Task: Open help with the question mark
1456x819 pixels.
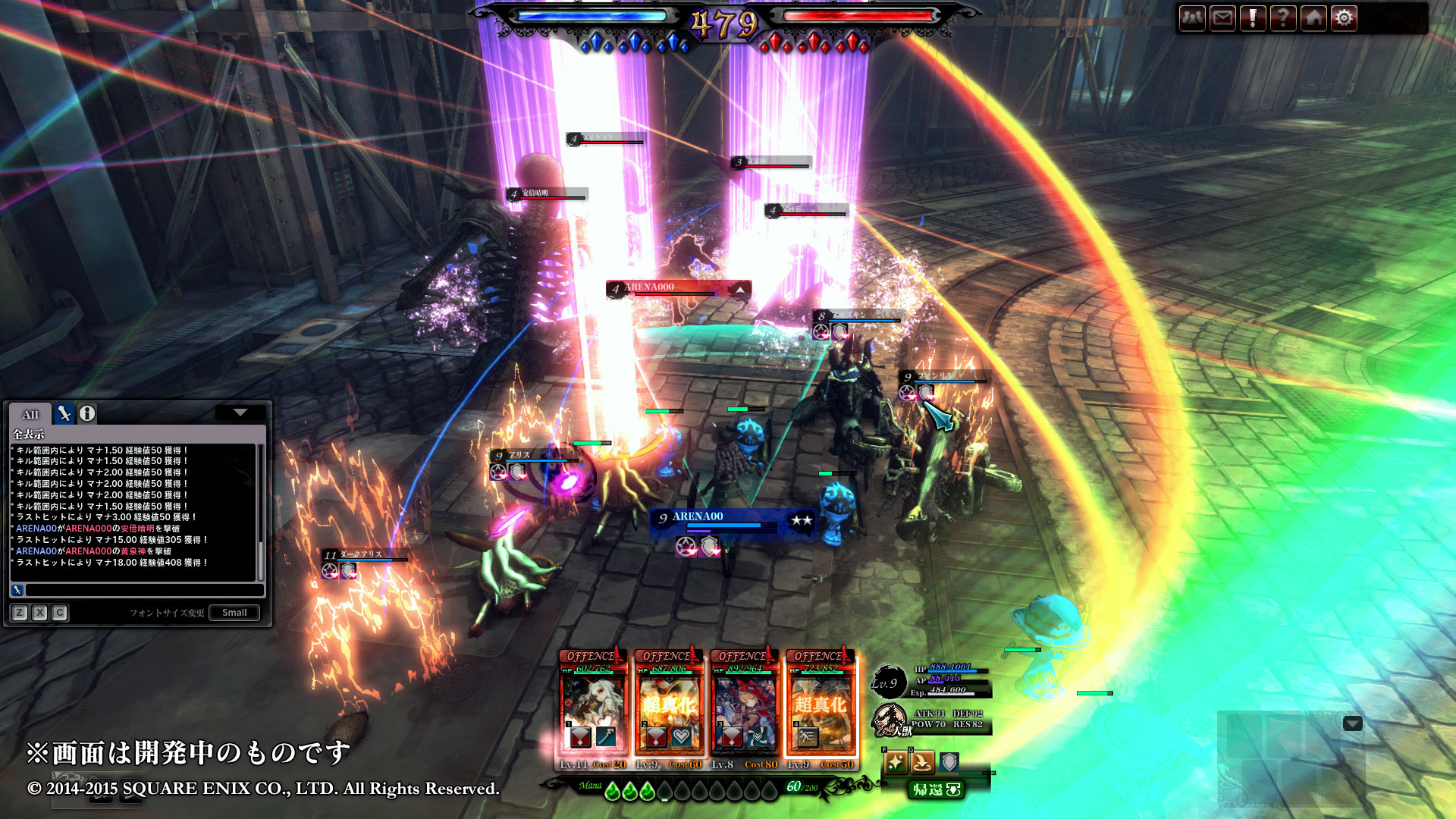Action: click(1283, 18)
